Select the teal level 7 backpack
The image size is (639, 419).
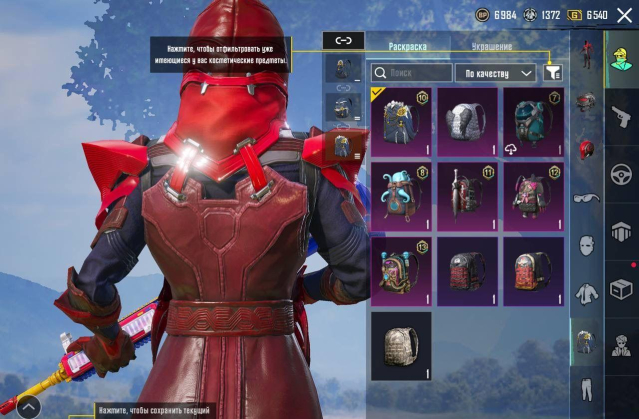[x=533, y=122]
